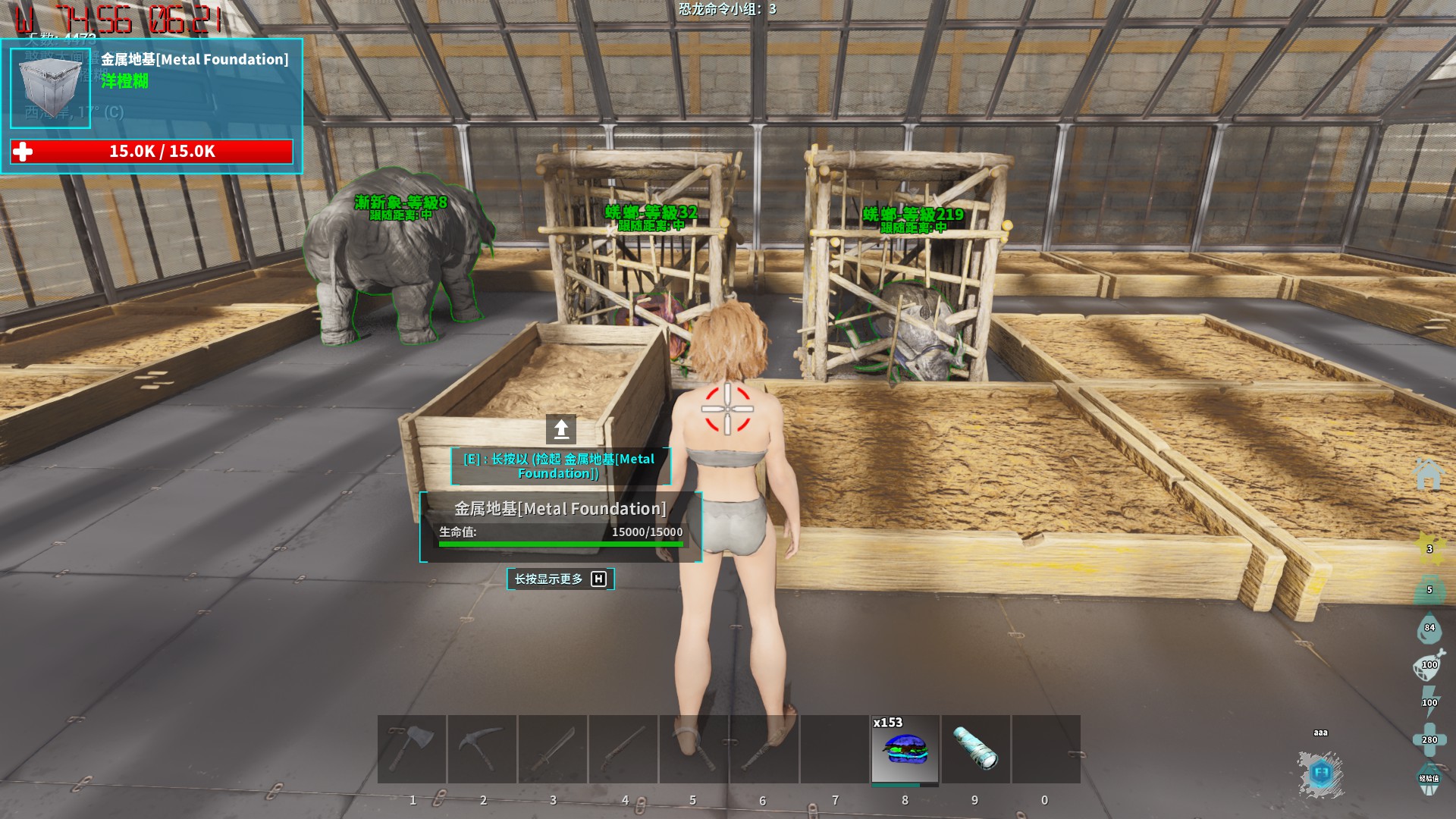Select the hatchet in hotbar slot 1

click(412, 748)
